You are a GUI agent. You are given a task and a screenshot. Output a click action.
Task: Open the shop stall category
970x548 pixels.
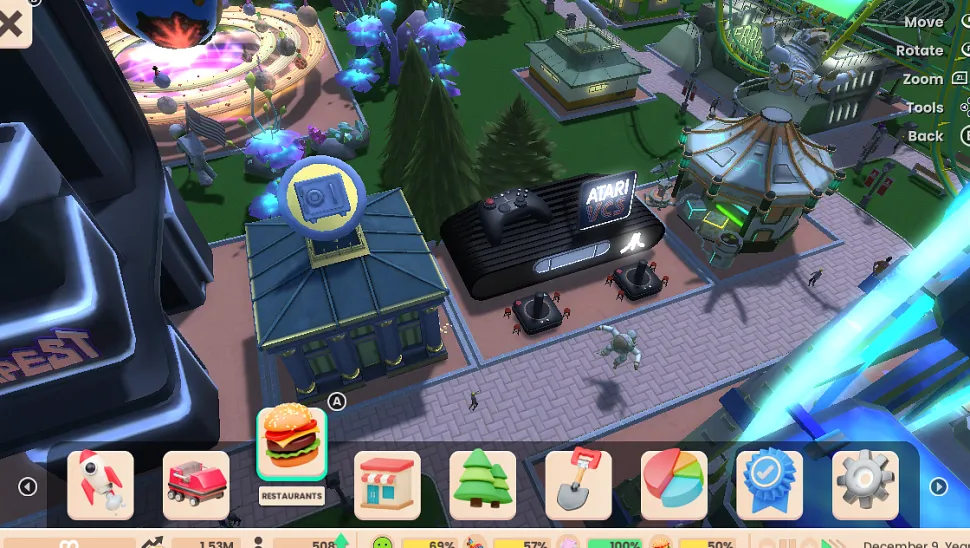[387, 485]
